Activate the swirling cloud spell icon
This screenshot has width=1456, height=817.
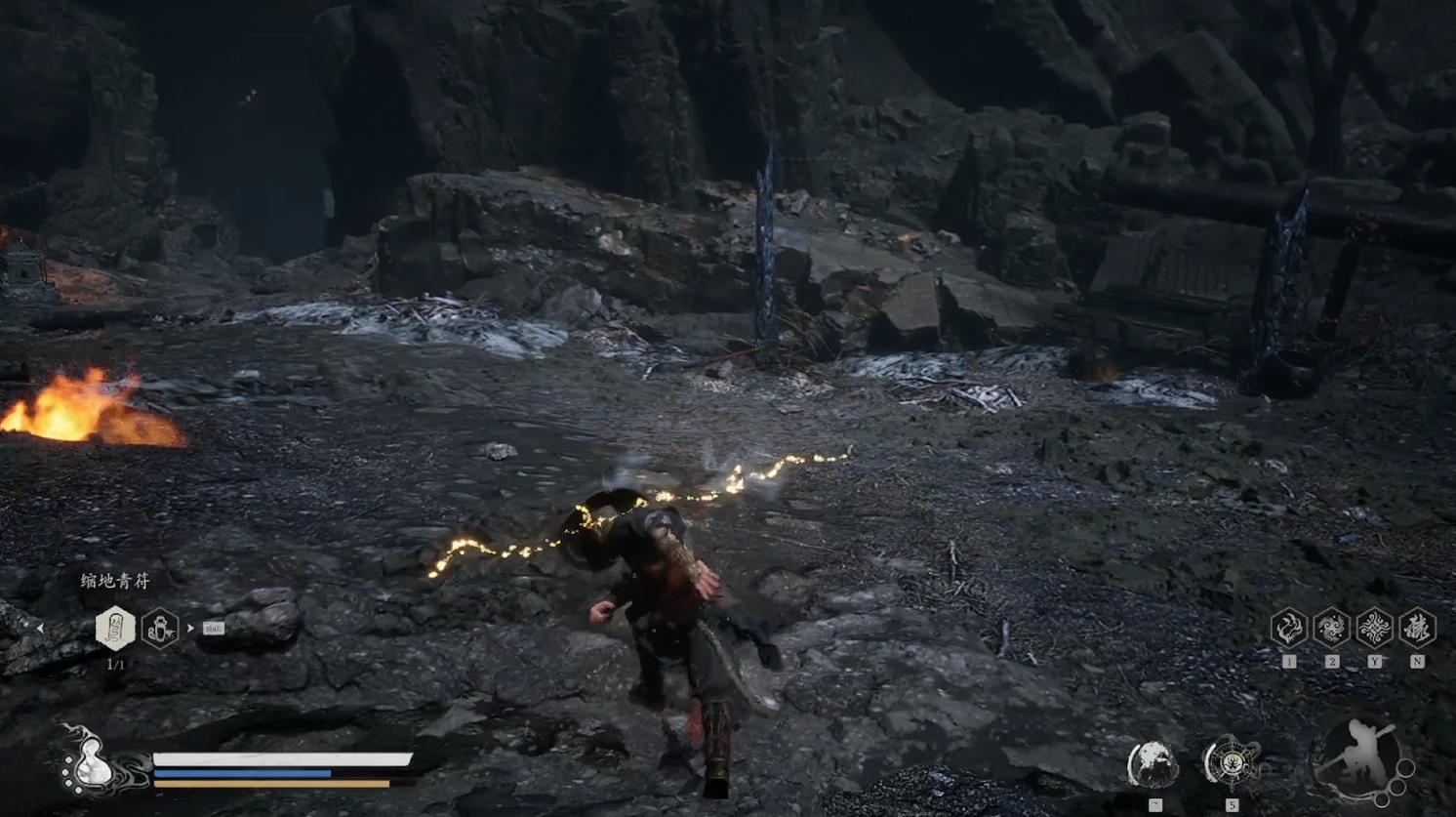click(1331, 628)
